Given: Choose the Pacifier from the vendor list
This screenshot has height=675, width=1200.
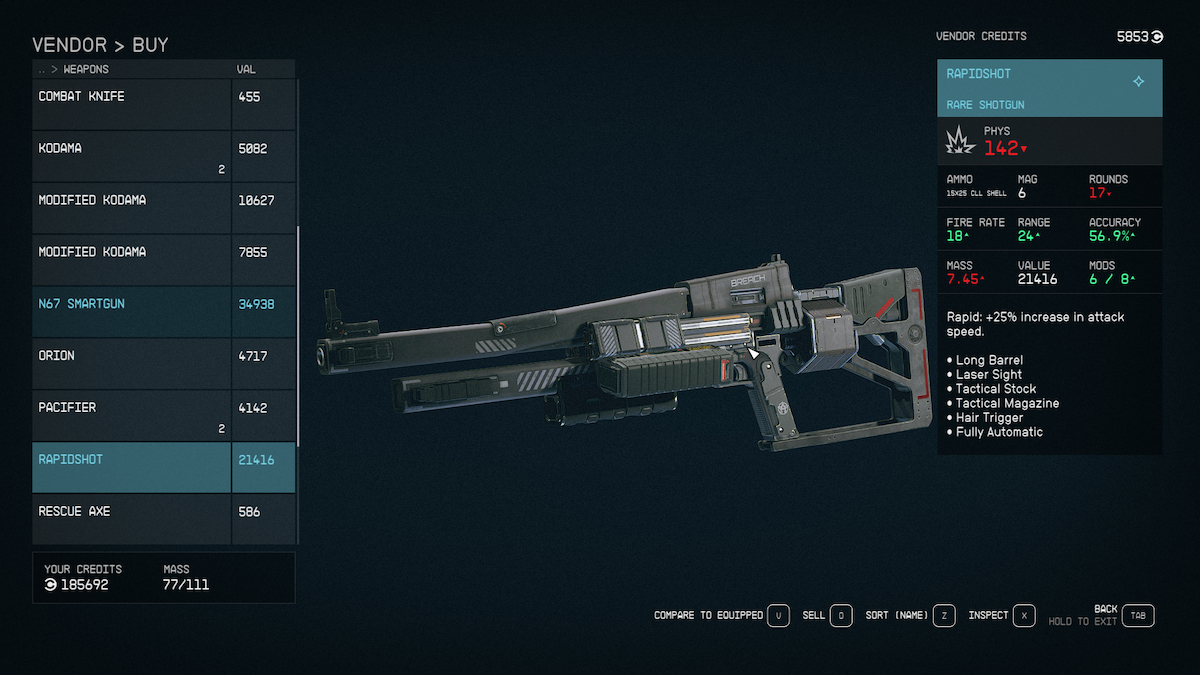Looking at the screenshot, I should pos(132,415).
